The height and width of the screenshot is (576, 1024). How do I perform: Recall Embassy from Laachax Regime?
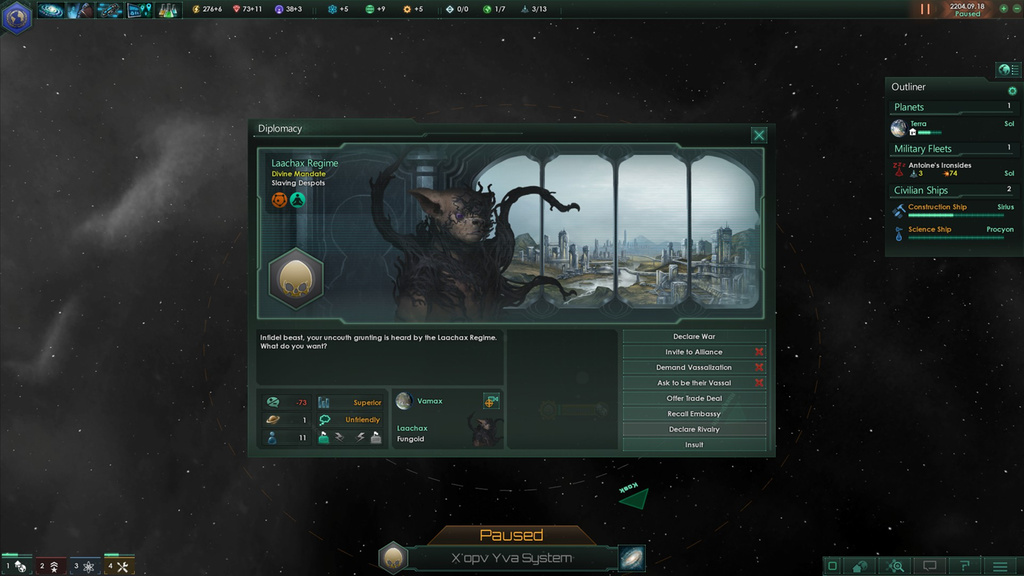point(694,414)
